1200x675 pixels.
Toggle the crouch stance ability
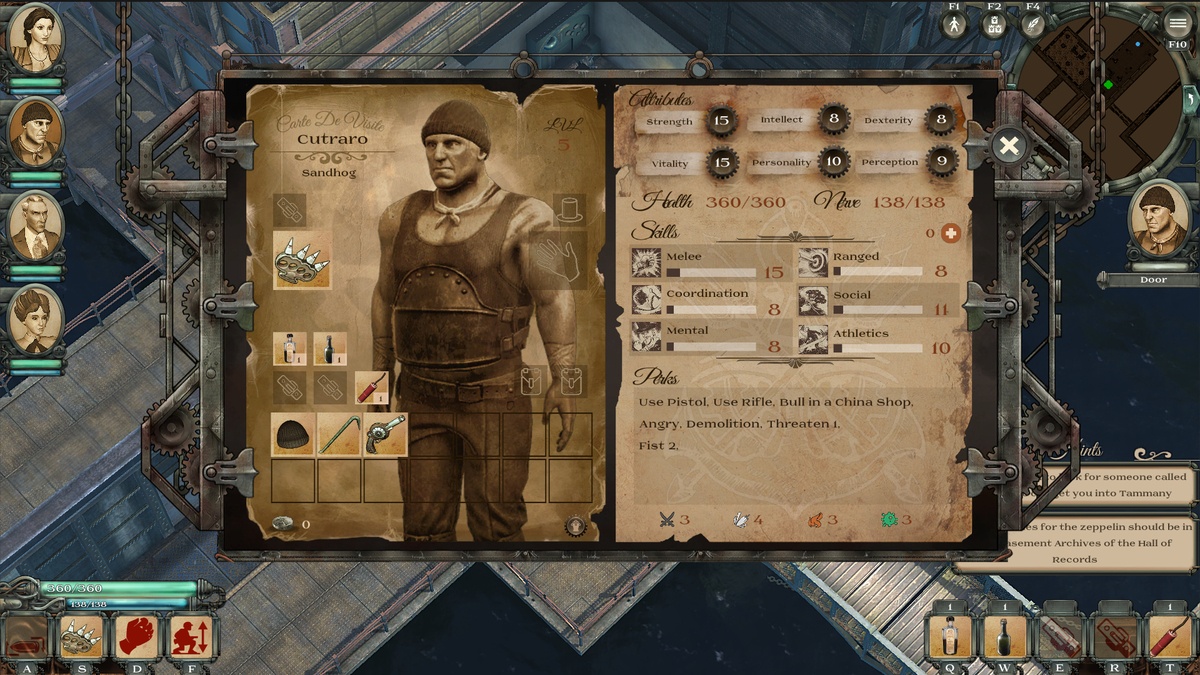[x=189, y=637]
